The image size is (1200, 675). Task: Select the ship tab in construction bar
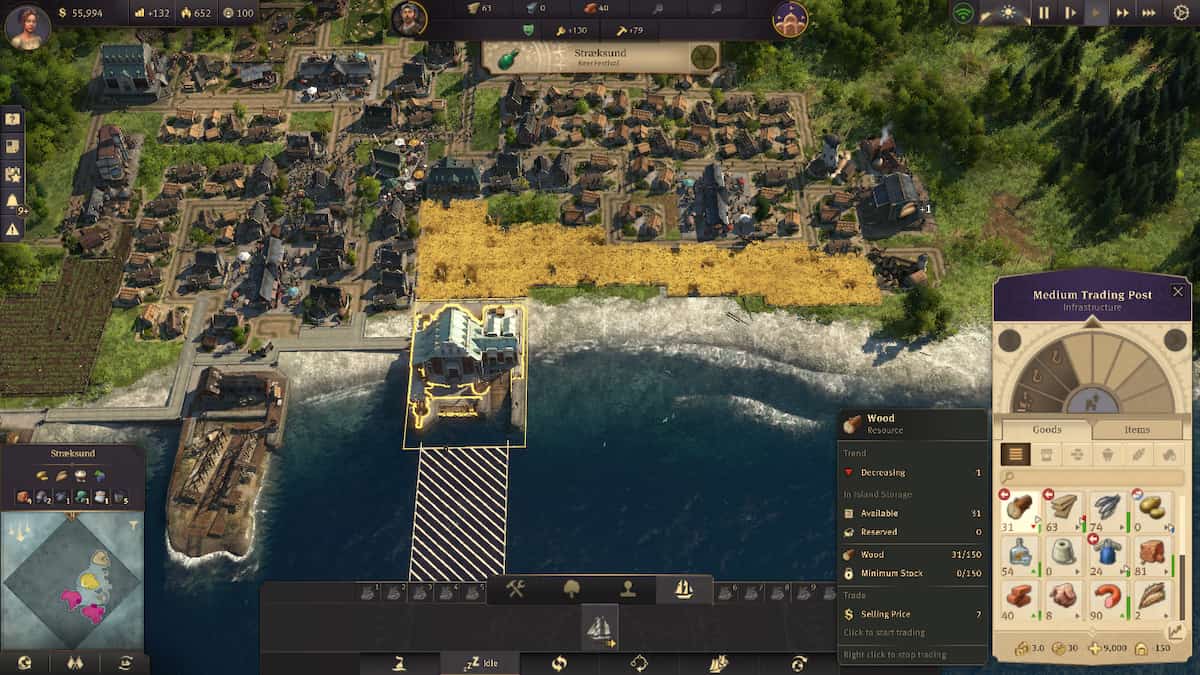(x=684, y=589)
